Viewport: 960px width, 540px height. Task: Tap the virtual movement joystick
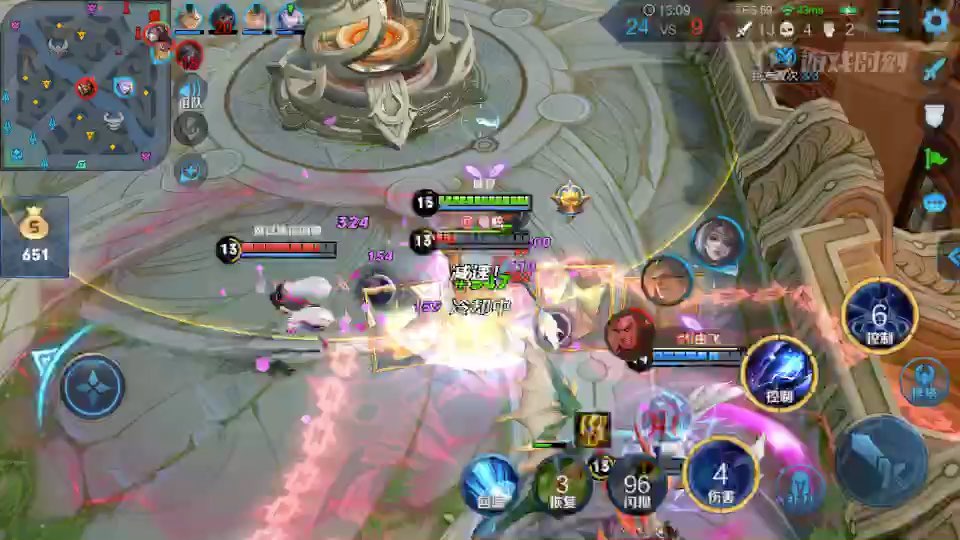pos(92,386)
